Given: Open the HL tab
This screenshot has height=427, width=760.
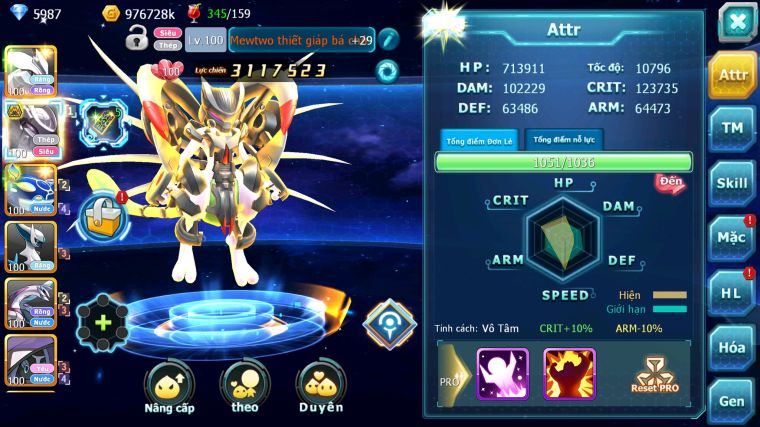Looking at the screenshot, I should [x=732, y=292].
